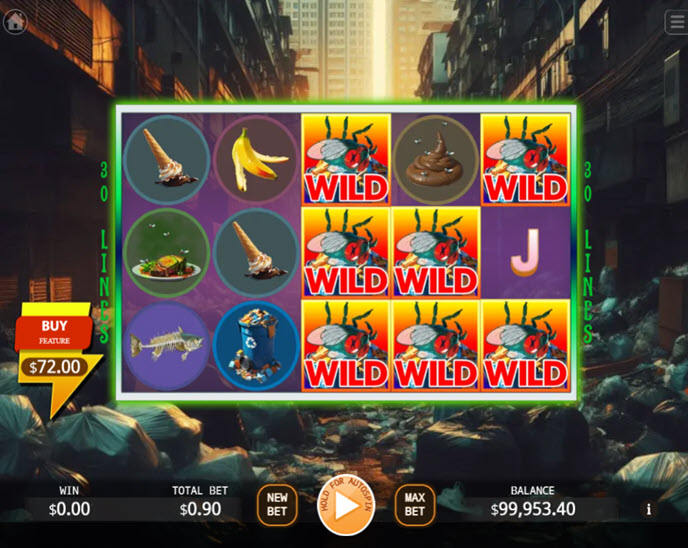Return to lobby via home icon
Viewport: 688px width, 548px height.
(x=15, y=21)
